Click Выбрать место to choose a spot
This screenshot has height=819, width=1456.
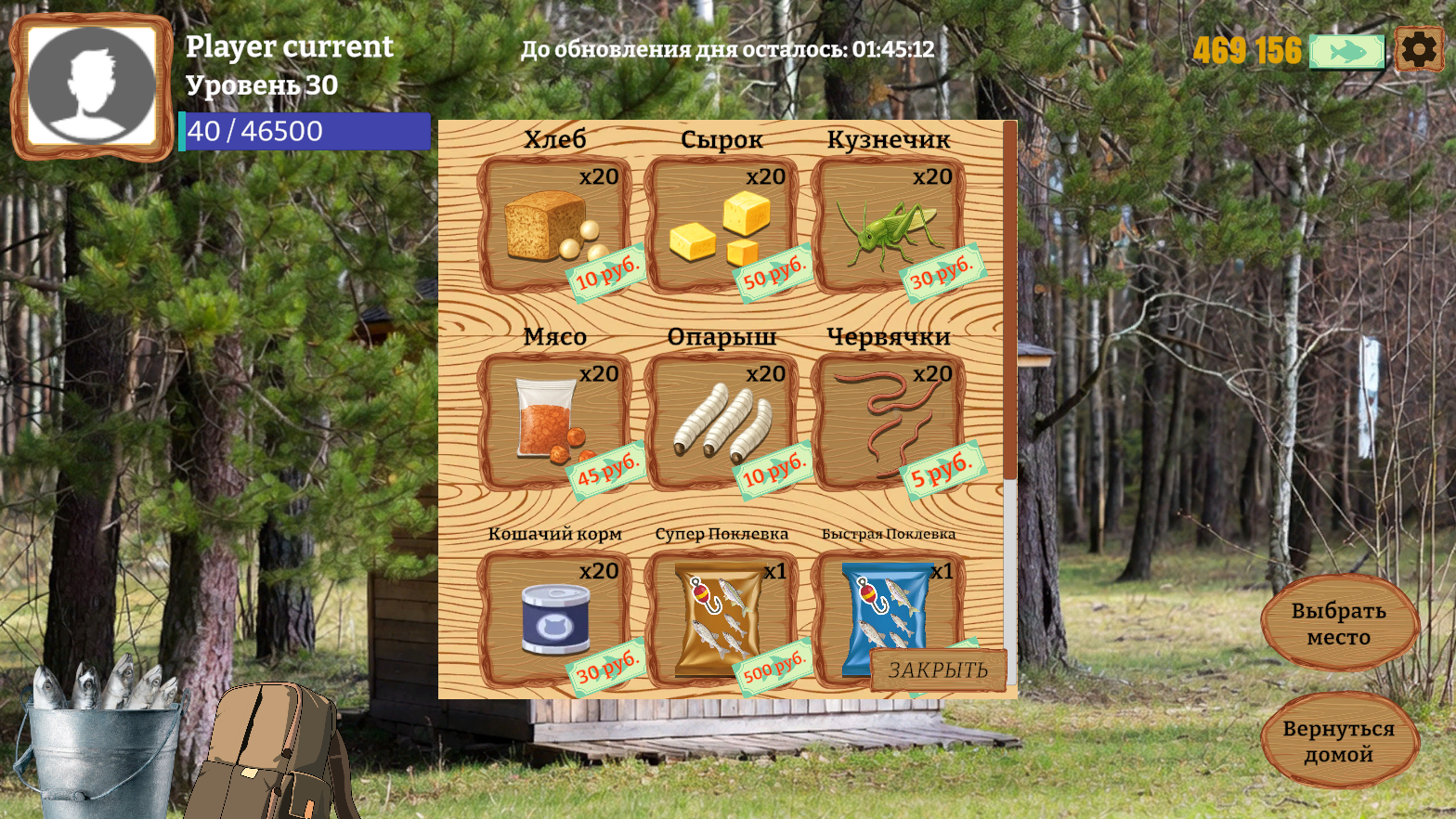(x=1340, y=624)
